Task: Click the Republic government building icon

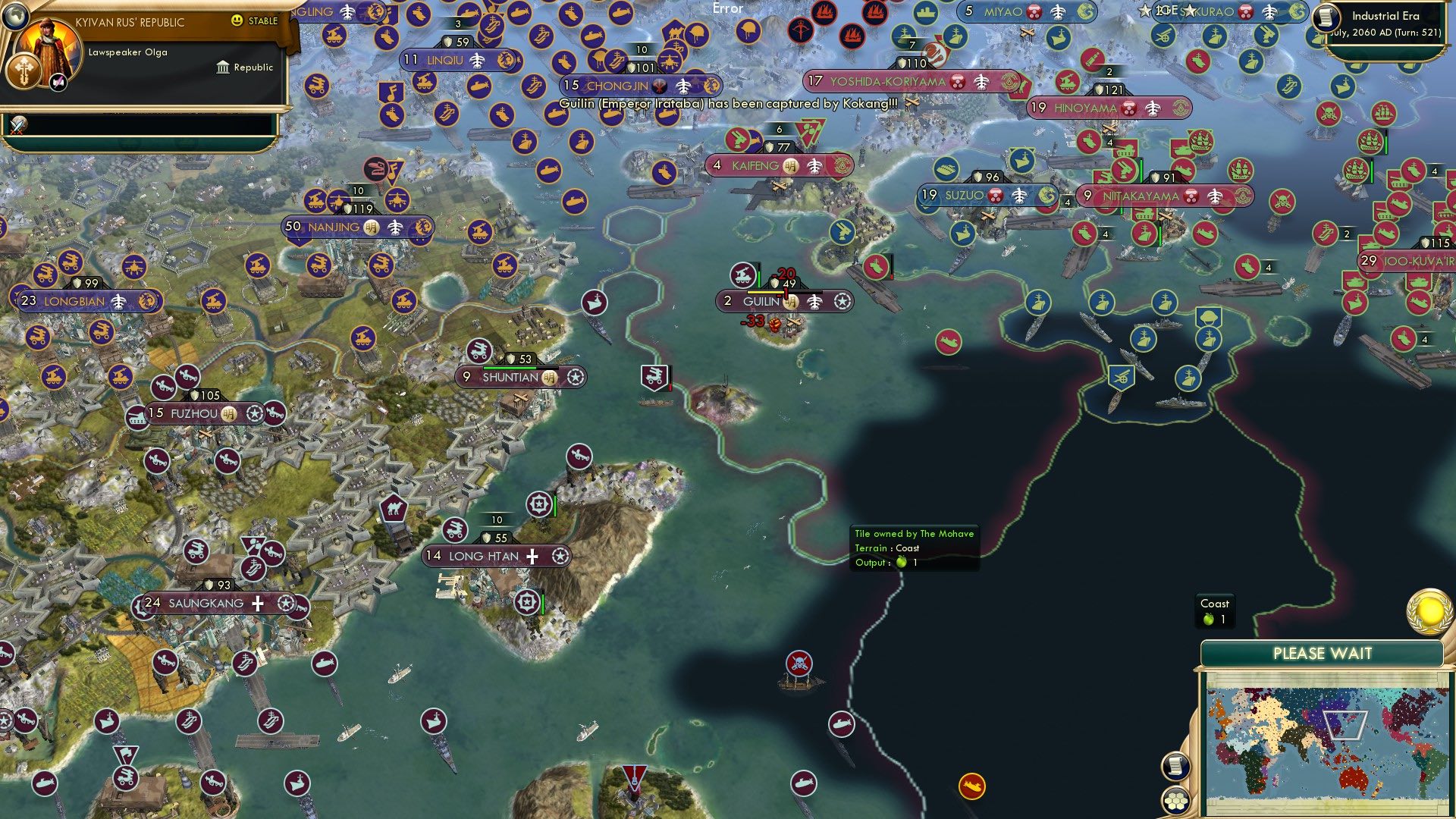Action: [x=222, y=67]
